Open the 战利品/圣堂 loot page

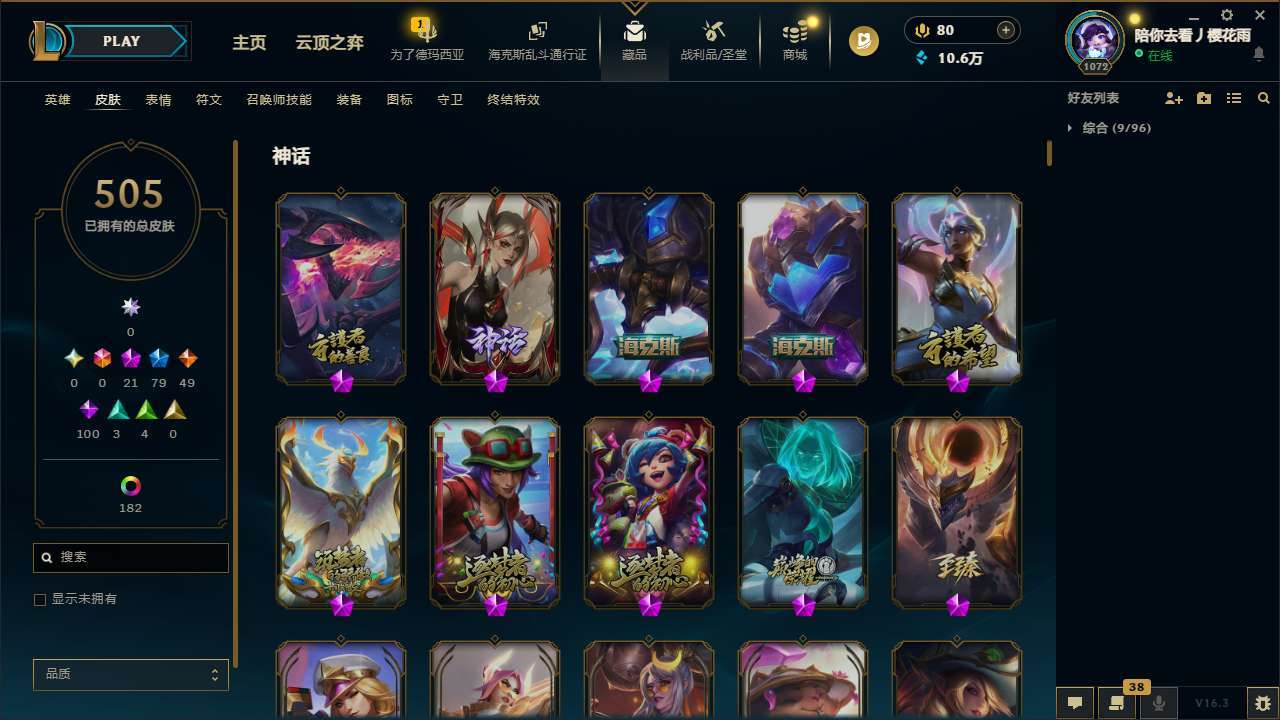[713, 40]
